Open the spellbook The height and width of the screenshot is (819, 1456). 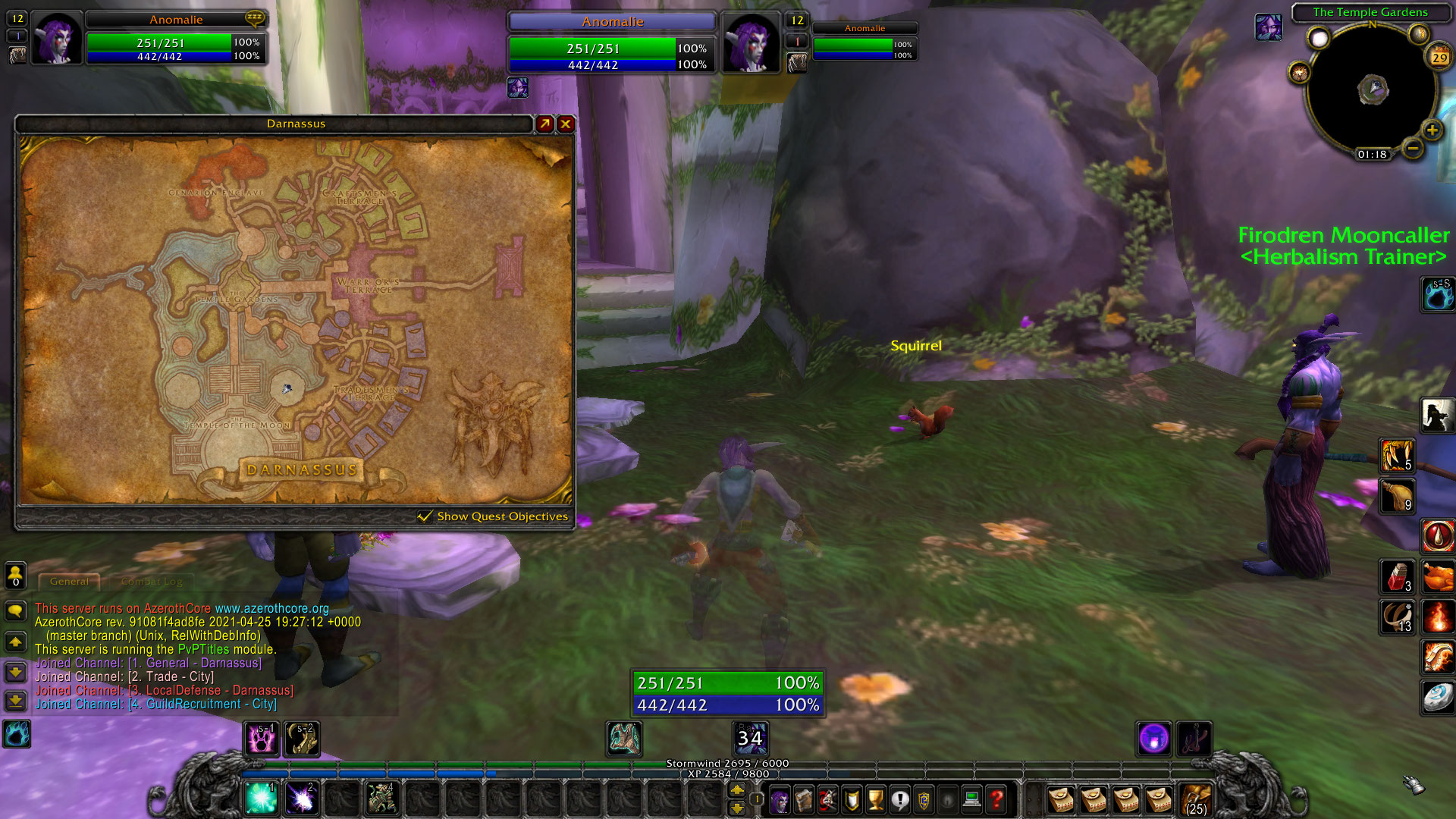tap(803, 801)
